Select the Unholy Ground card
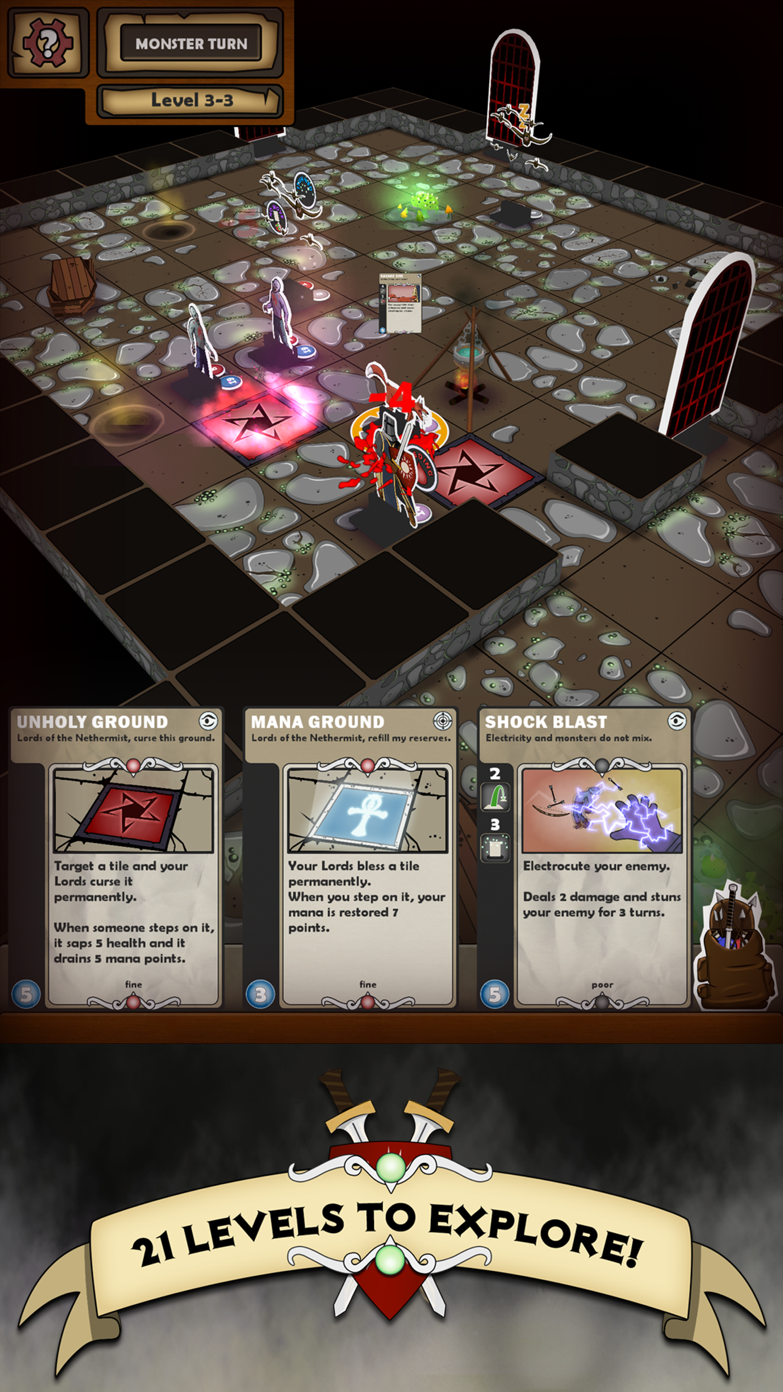This screenshot has width=783, height=1392. [117, 858]
